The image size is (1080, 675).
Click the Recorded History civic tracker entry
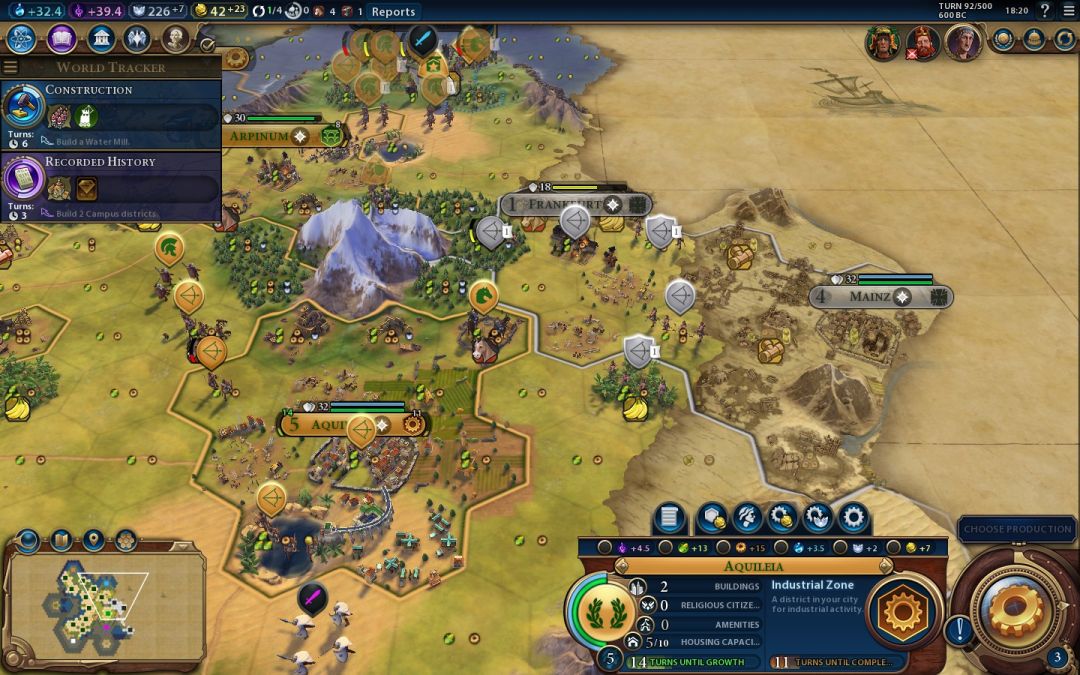pyautogui.click(x=111, y=185)
